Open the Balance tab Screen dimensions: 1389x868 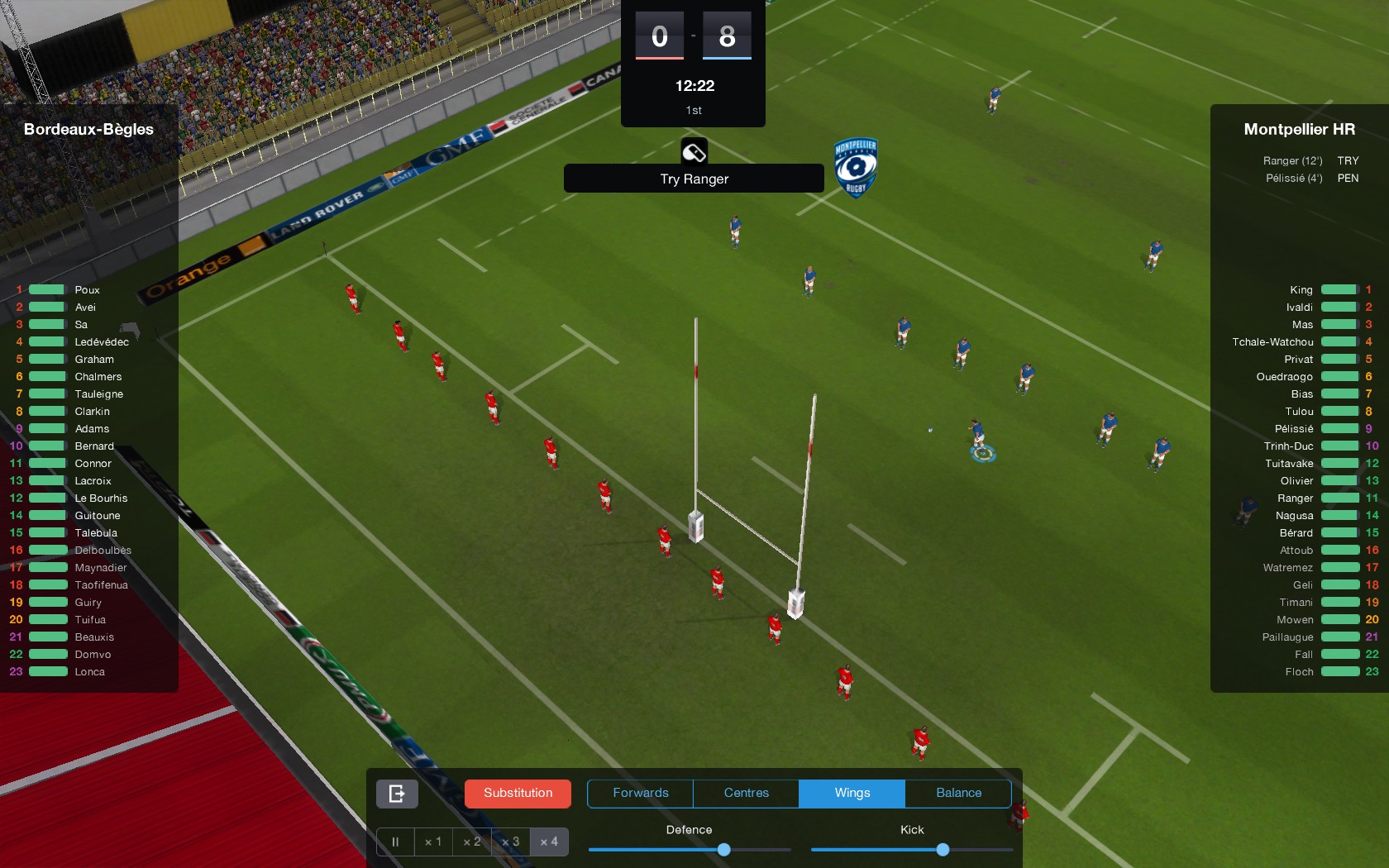[958, 793]
